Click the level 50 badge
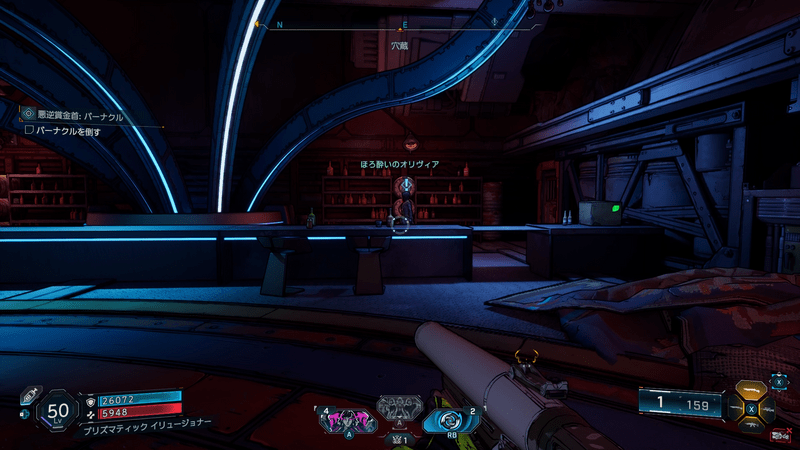800x450 pixels. tap(59, 410)
